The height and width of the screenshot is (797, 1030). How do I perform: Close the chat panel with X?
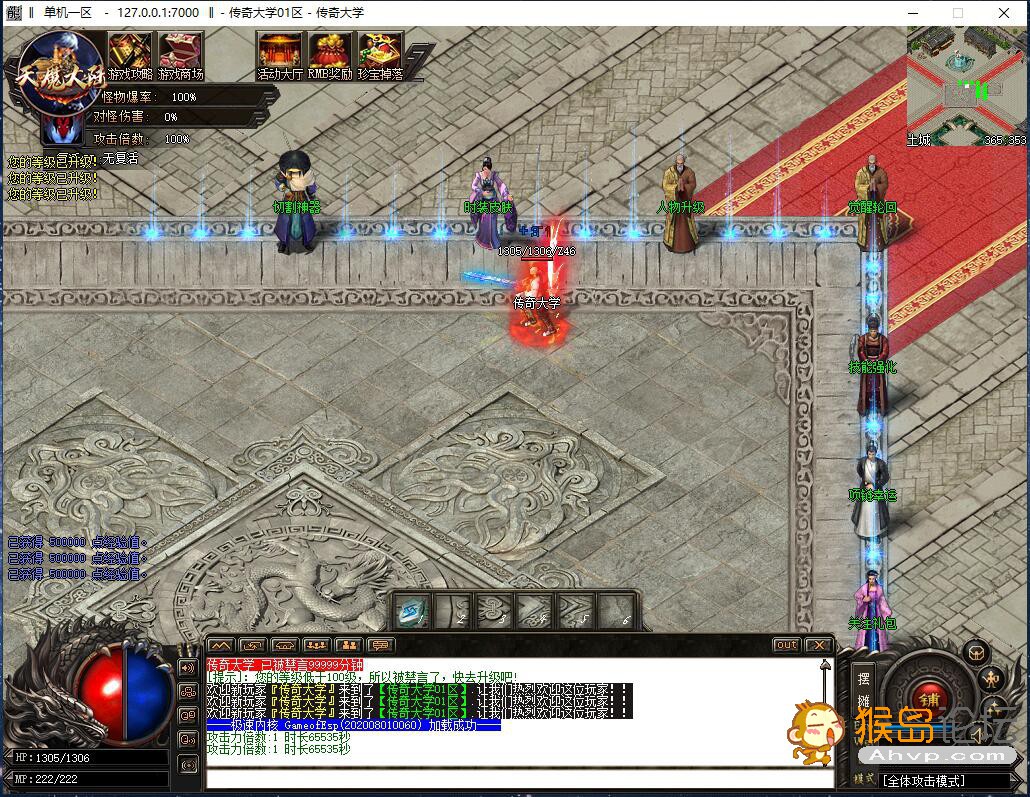(x=818, y=645)
